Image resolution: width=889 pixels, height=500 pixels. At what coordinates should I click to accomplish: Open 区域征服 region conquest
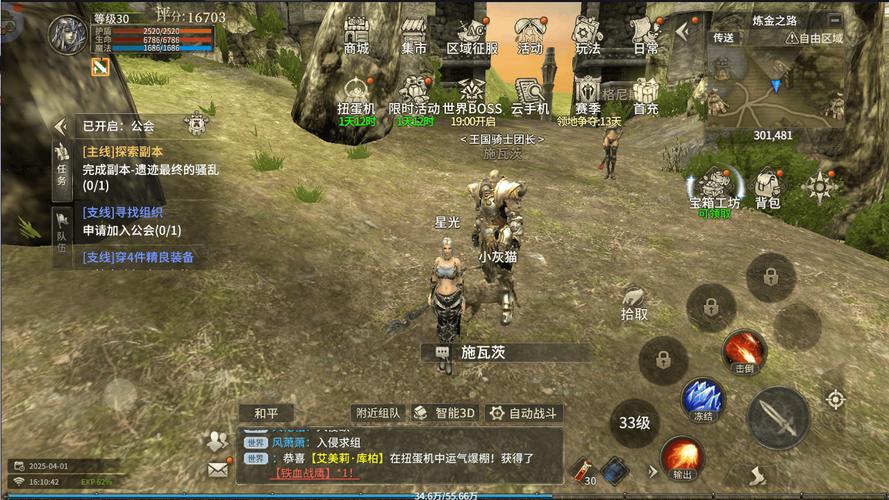pos(471,35)
